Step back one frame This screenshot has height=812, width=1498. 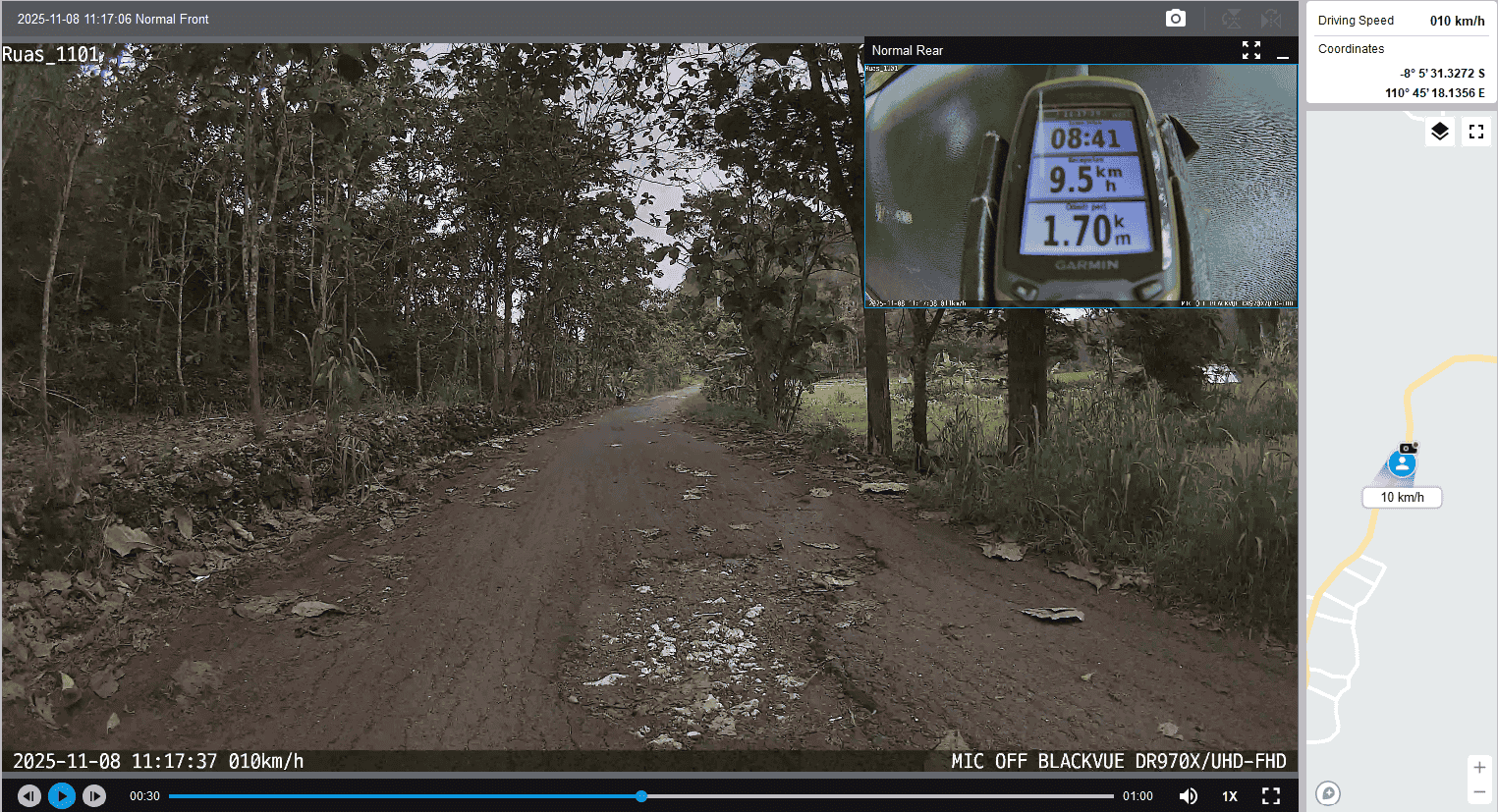coord(29,795)
